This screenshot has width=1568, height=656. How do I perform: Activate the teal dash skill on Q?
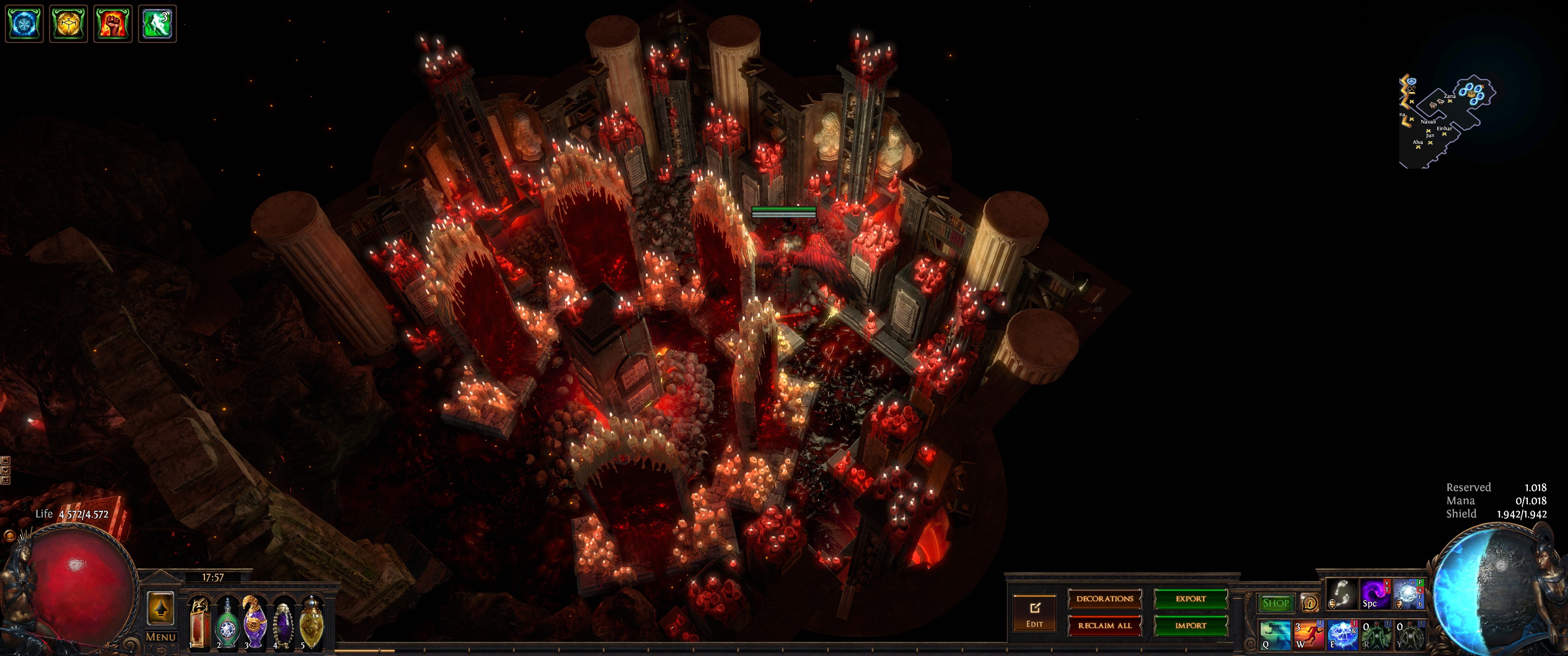(1274, 634)
